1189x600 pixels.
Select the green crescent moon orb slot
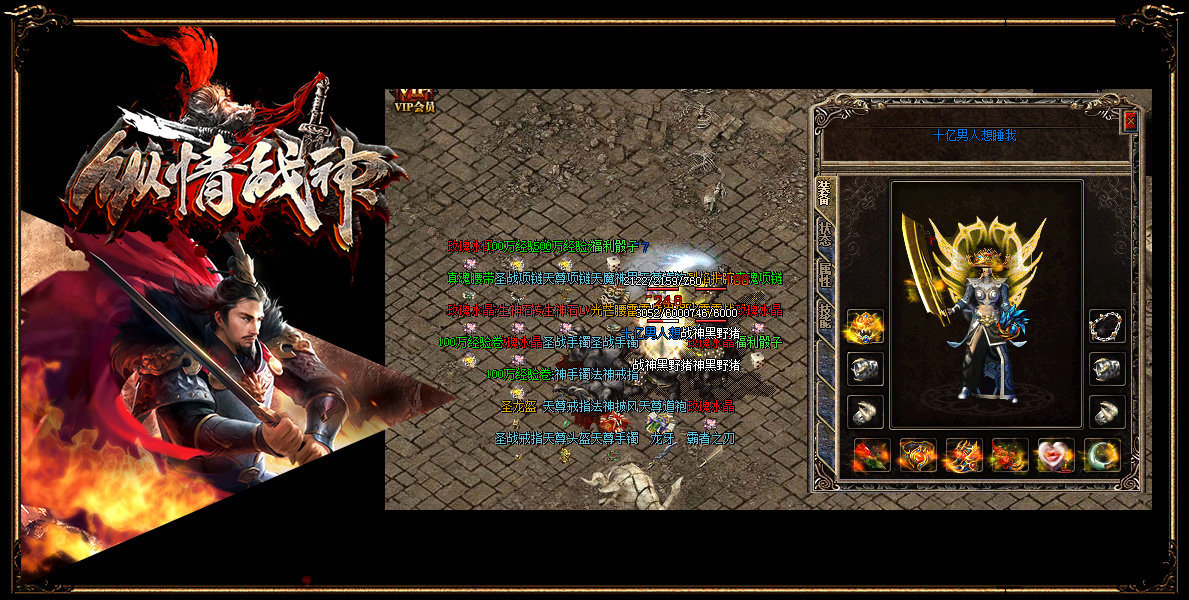(x=1102, y=455)
